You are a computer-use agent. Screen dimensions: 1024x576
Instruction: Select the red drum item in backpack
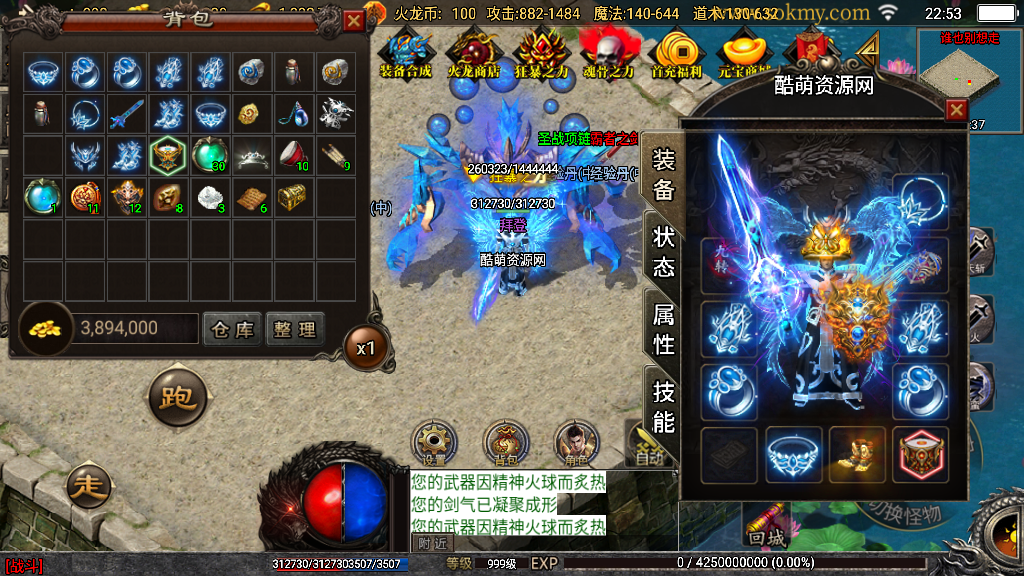(x=292, y=154)
